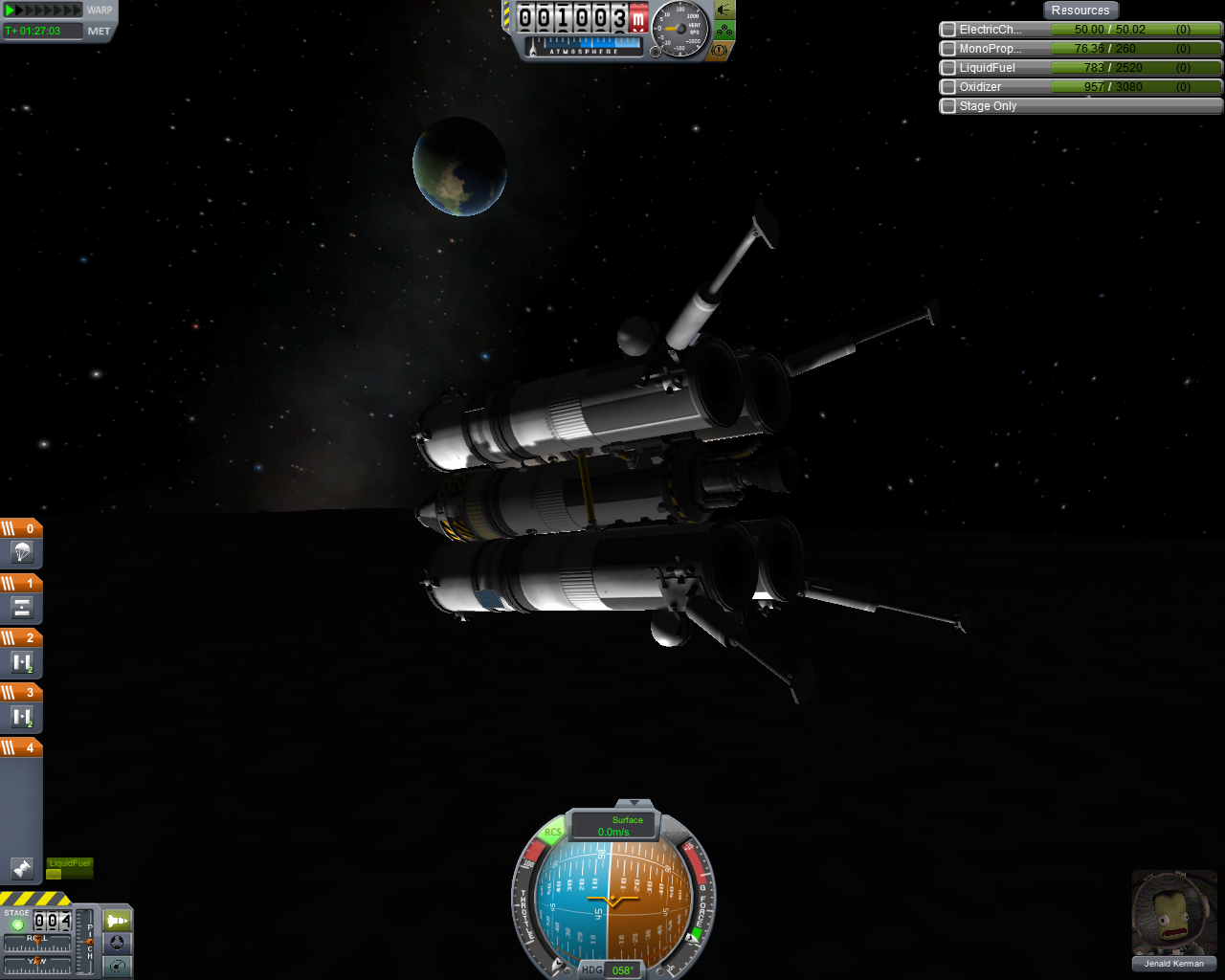Select the decoupler icon in stage 1

pos(22,607)
